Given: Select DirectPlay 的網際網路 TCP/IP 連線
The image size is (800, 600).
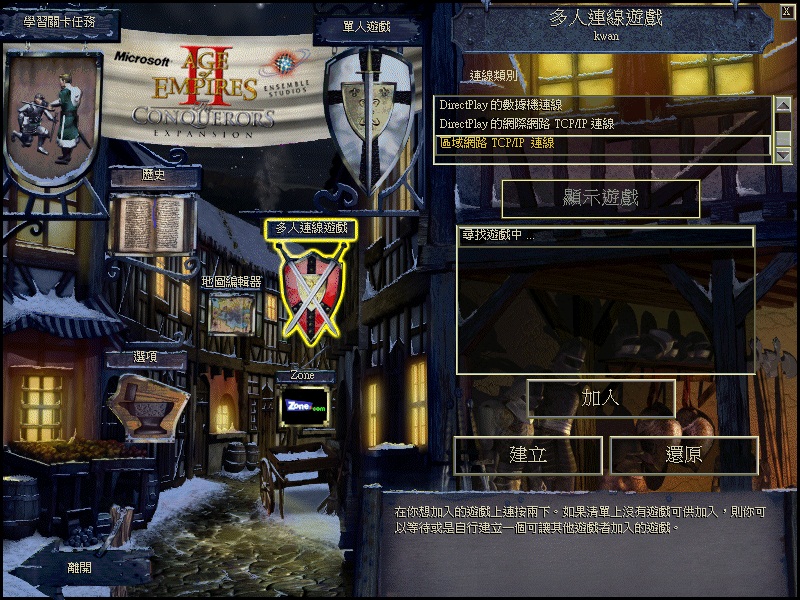Looking at the screenshot, I should click(x=526, y=124).
